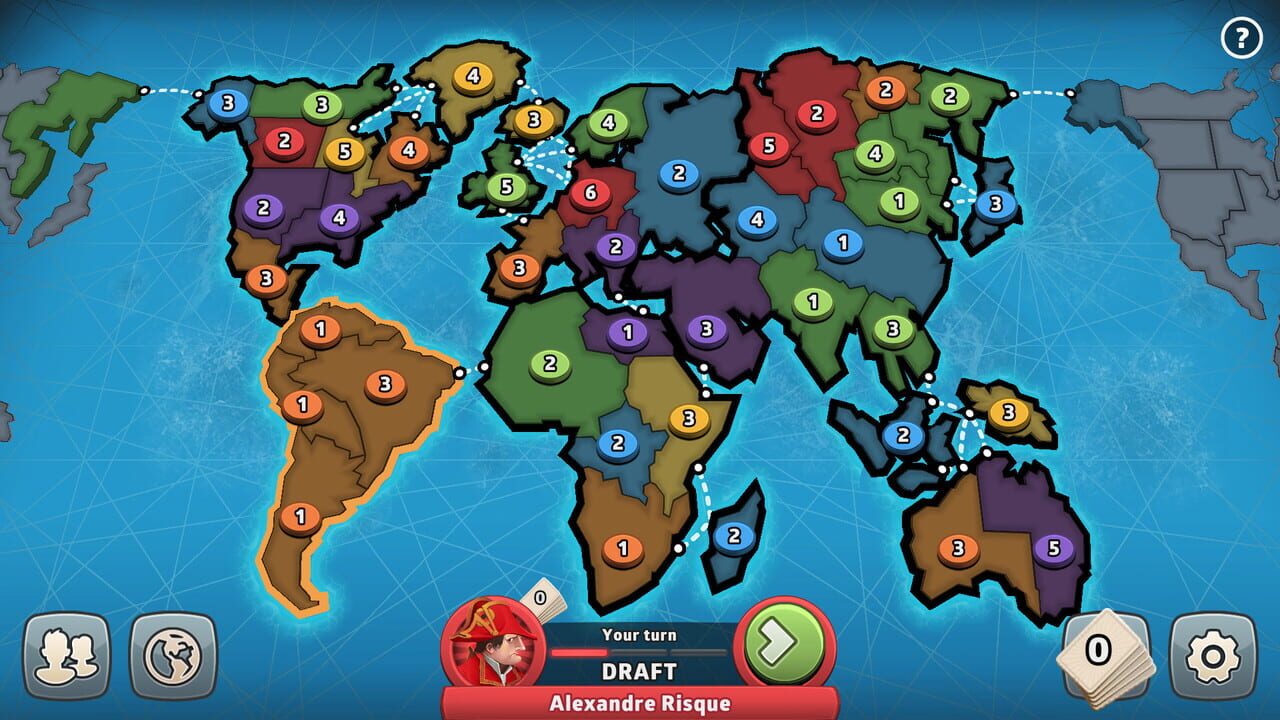1280x720 pixels.
Task: Select the DRAFT phase text
Action: point(638,668)
